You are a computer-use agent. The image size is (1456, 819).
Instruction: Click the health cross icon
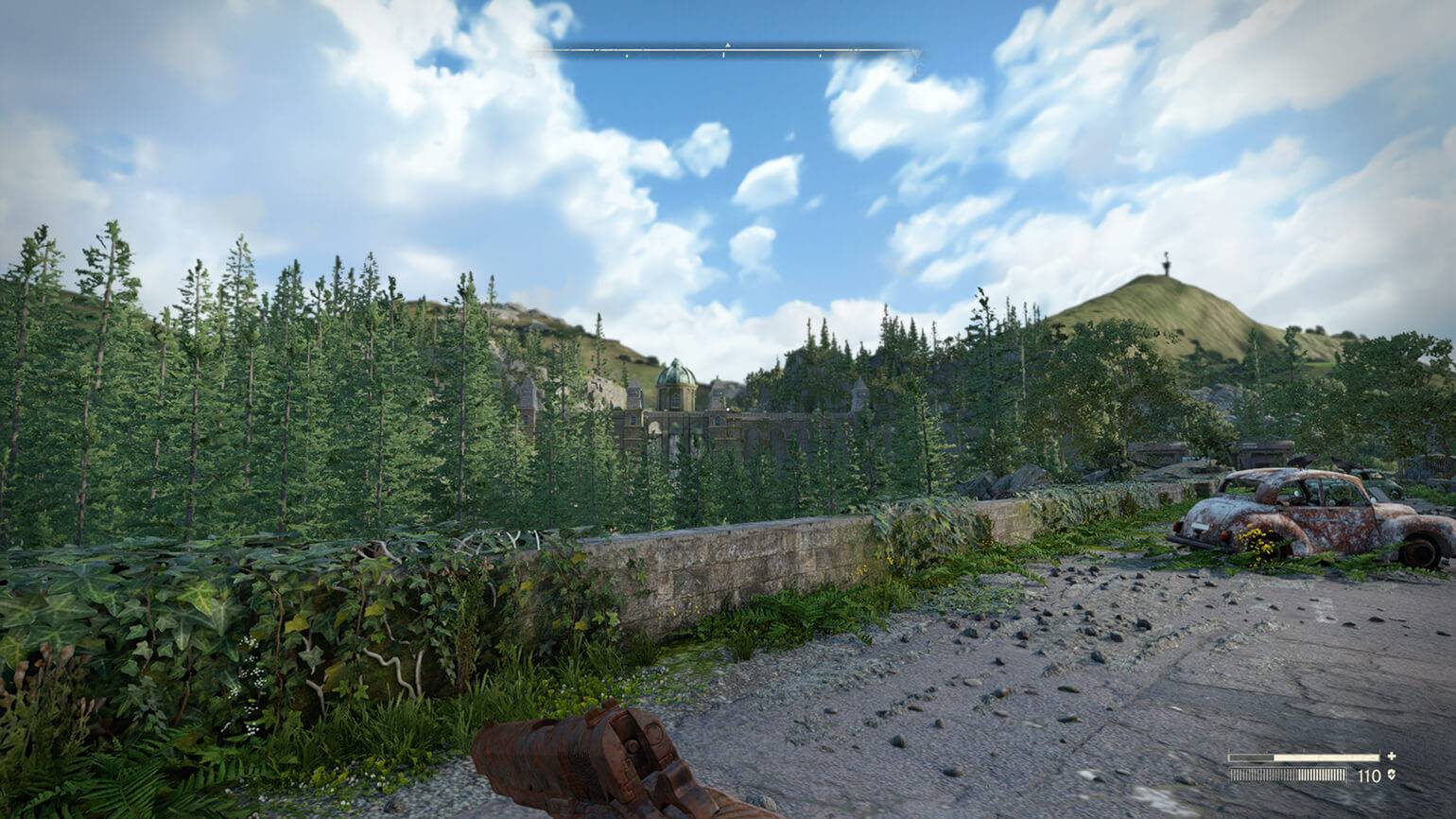point(1391,757)
